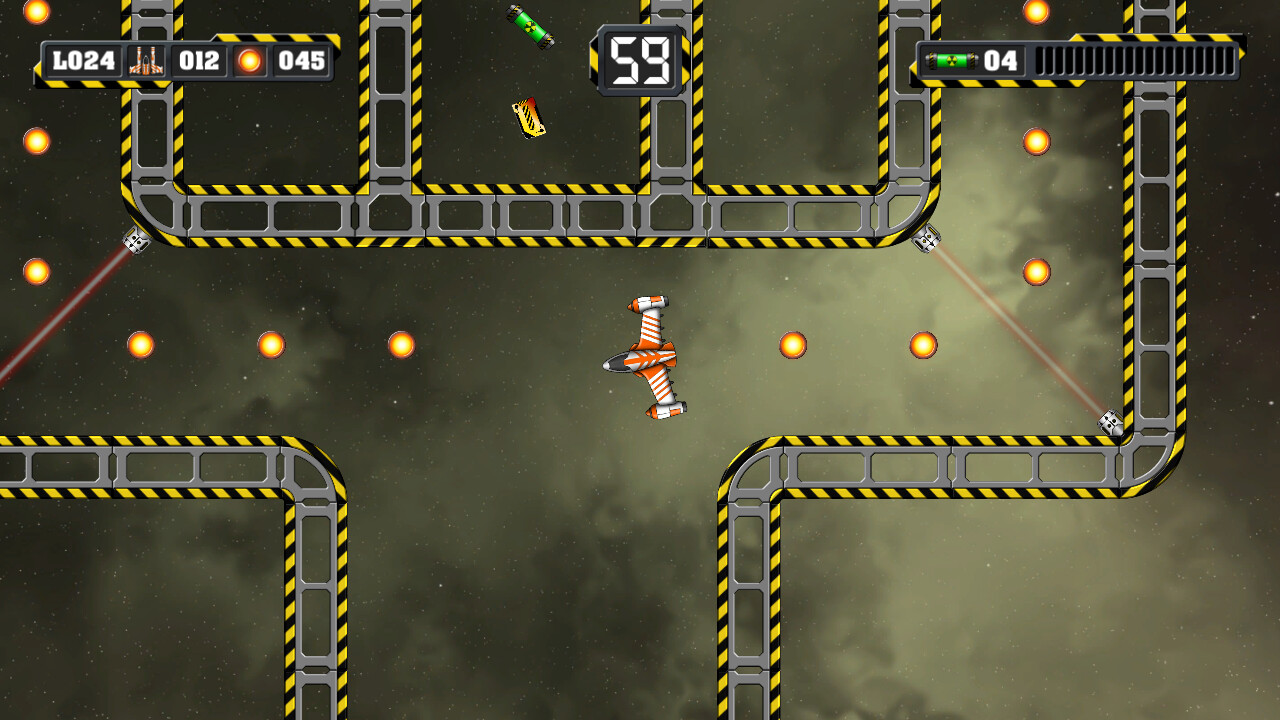Click the lives counter showing 012

pos(197,60)
